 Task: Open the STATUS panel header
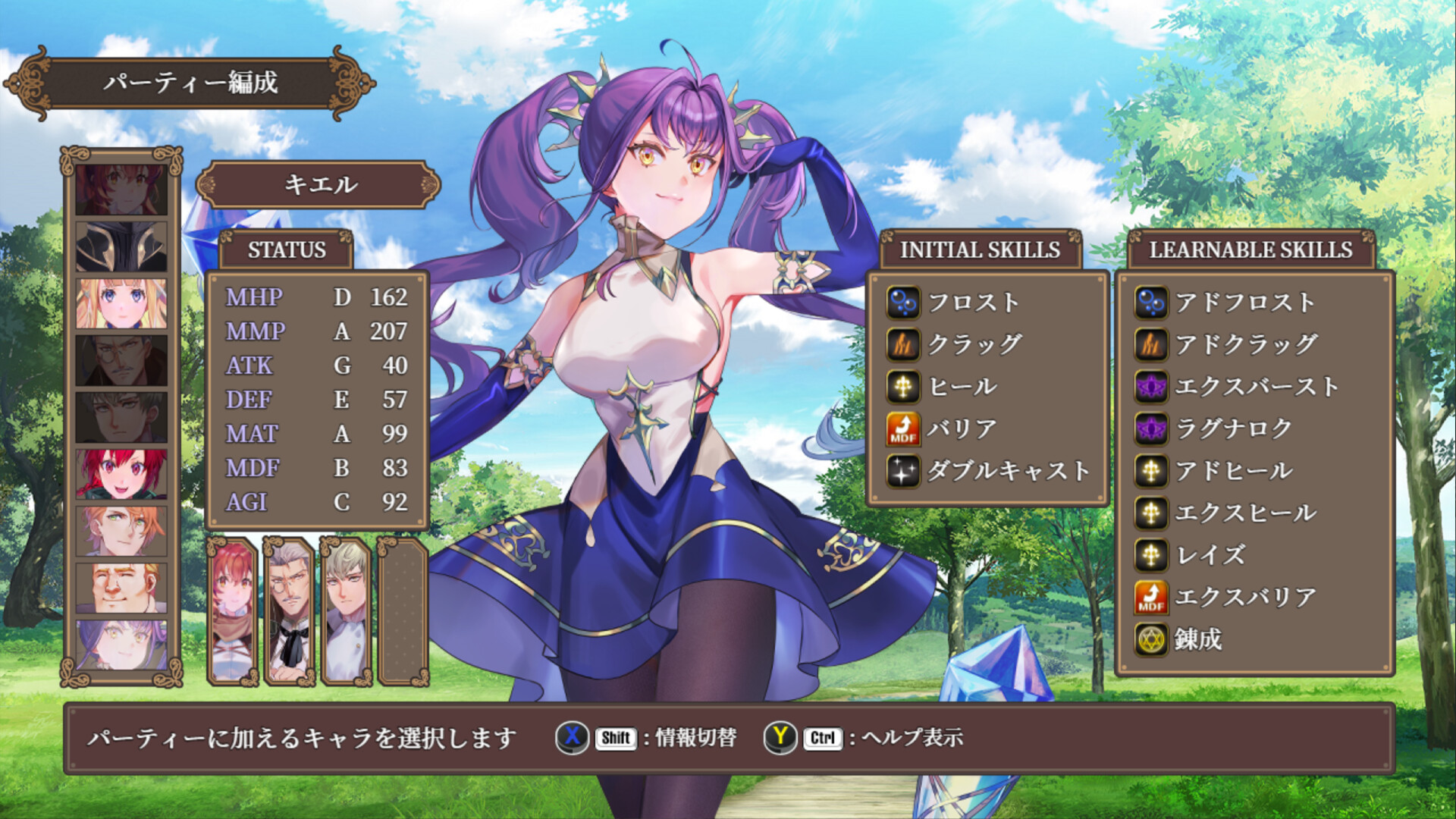[287, 248]
